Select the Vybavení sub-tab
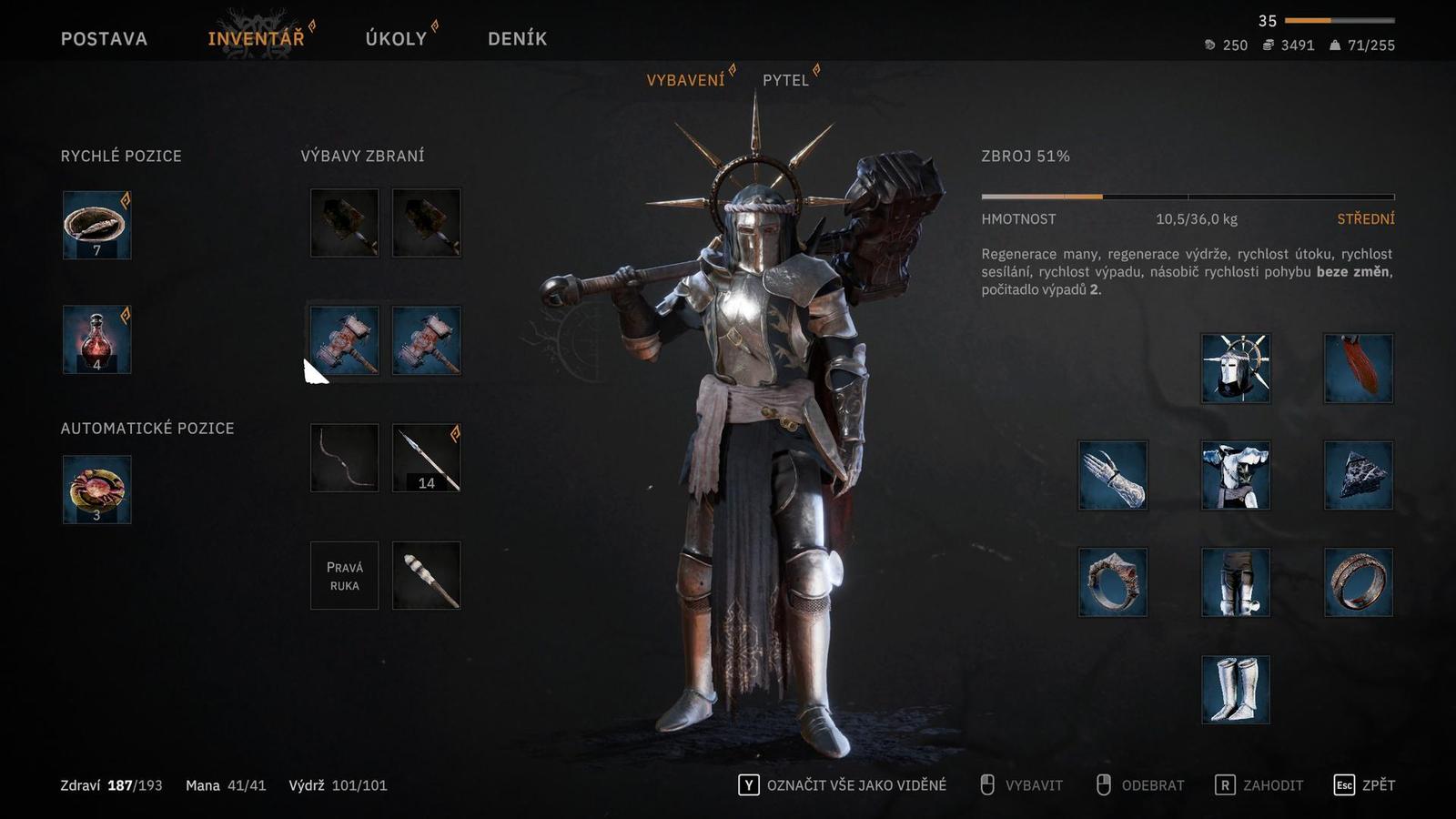The width and height of the screenshot is (1456, 819). pos(685,80)
